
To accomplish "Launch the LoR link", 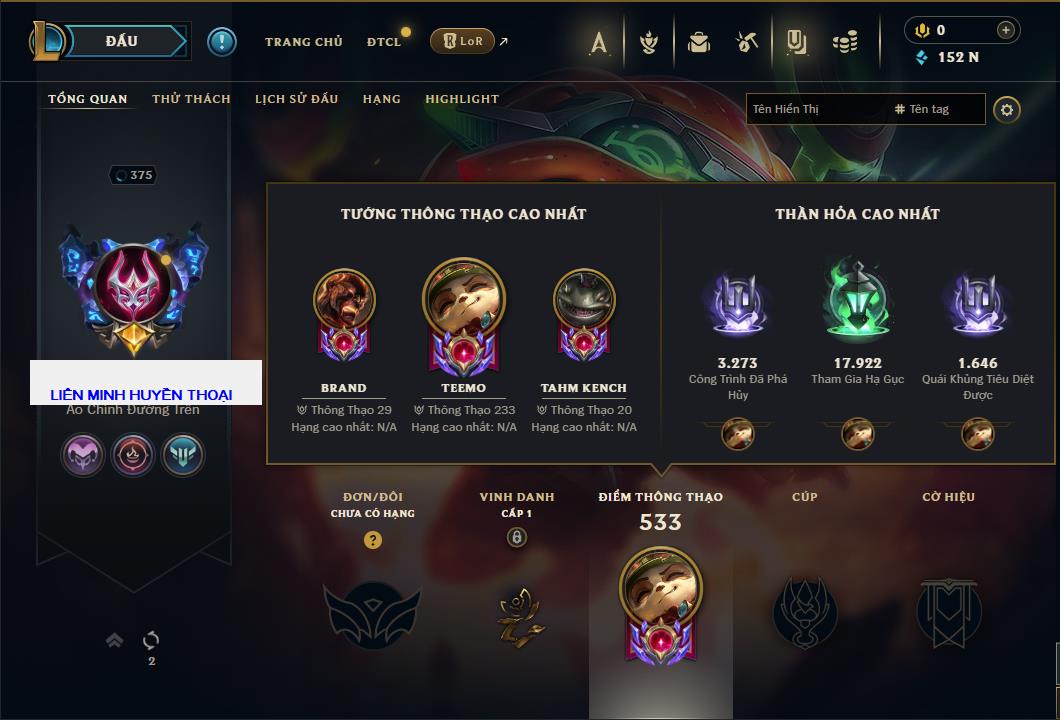I will (462, 42).
